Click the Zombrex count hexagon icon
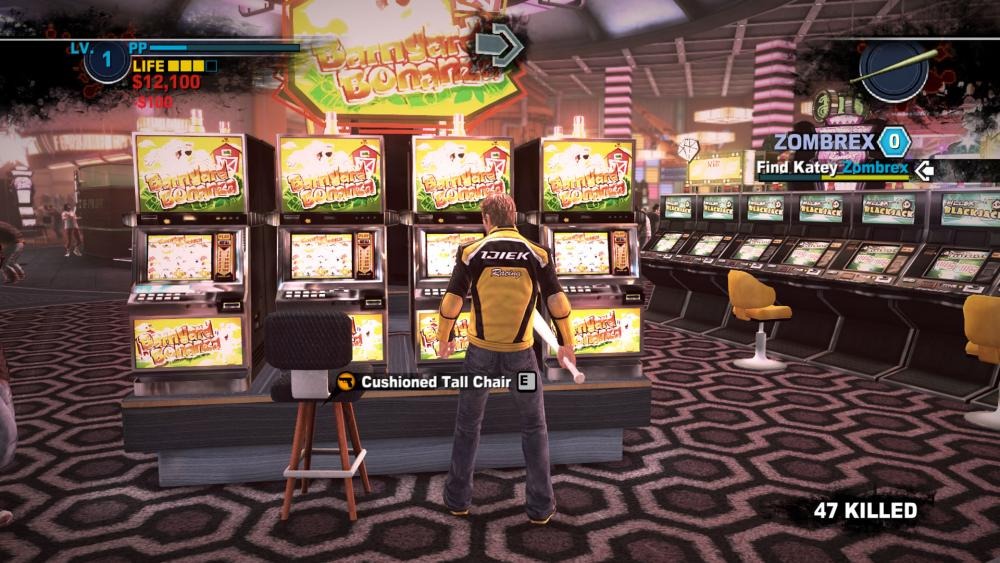 click(x=894, y=142)
